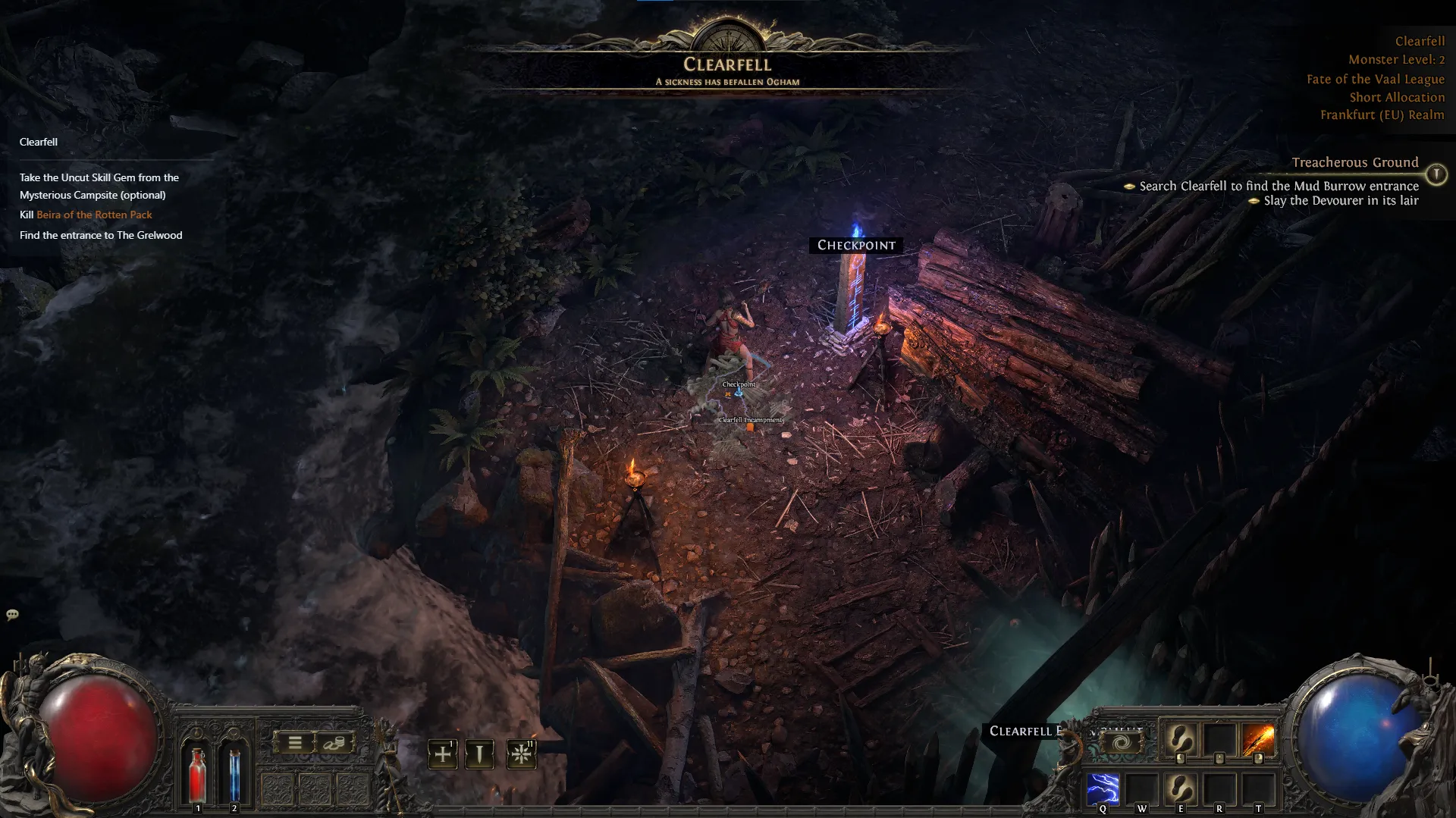The height and width of the screenshot is (818, 1456).
Task: Open the passive point cross icon showing 1
Action: coord(442,754)
